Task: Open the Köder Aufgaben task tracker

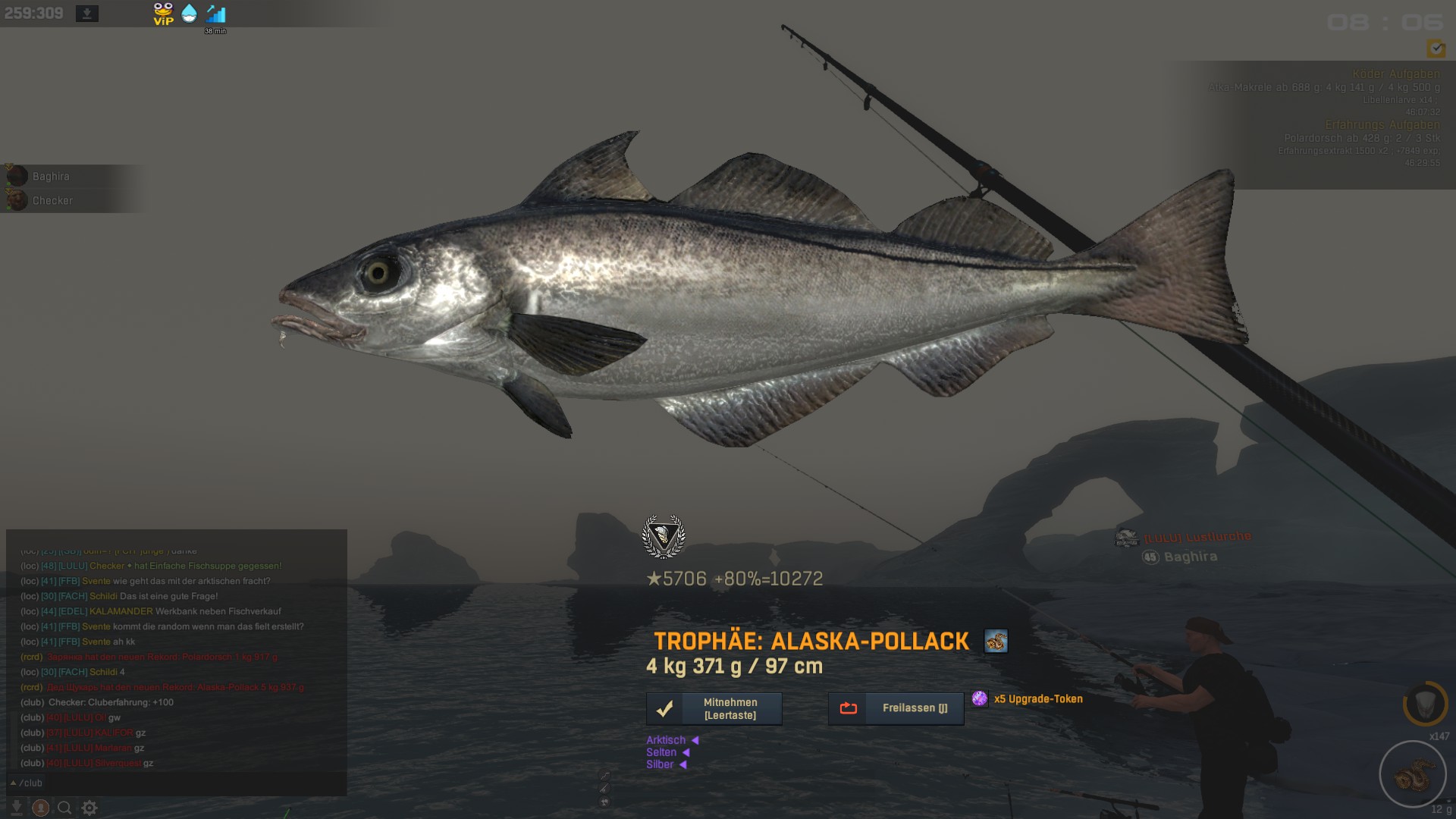Action: click(x=1395, y=74)
